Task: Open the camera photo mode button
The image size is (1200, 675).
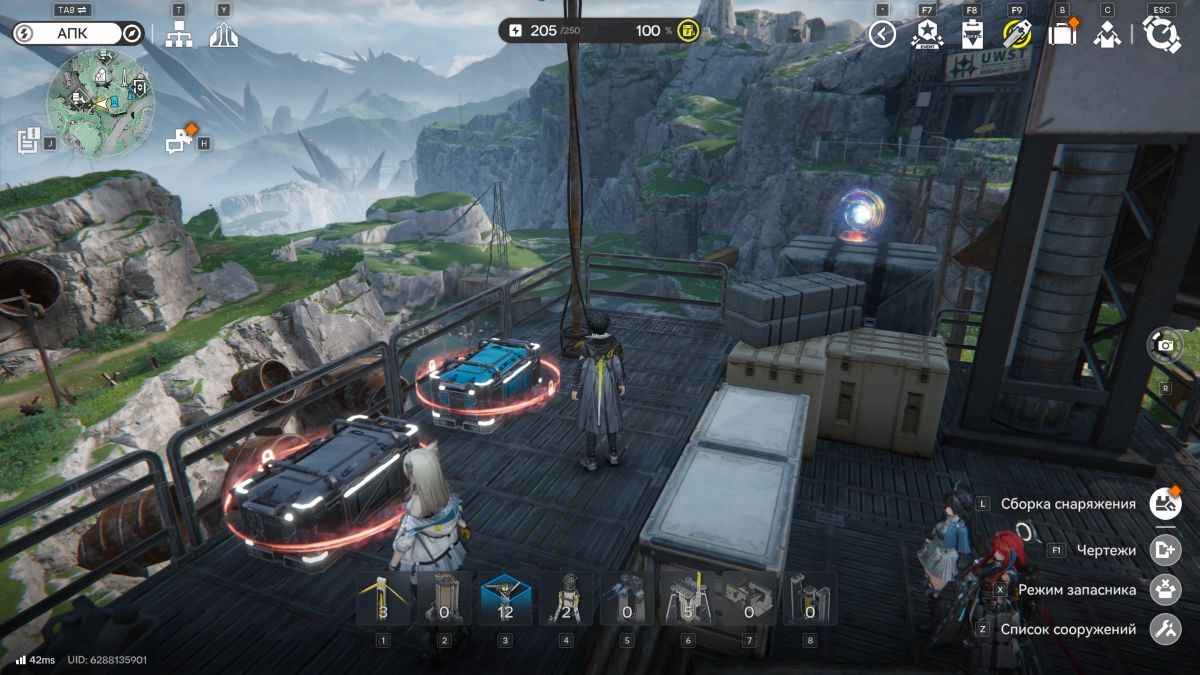Action: click(1165, 345)
